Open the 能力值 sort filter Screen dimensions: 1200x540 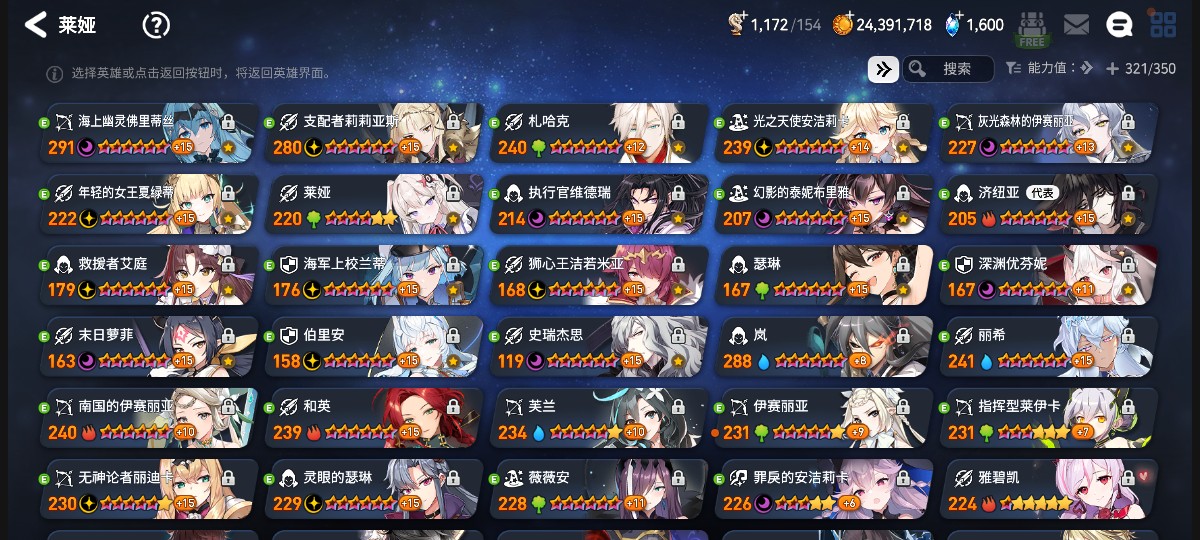pos(1048,68)
